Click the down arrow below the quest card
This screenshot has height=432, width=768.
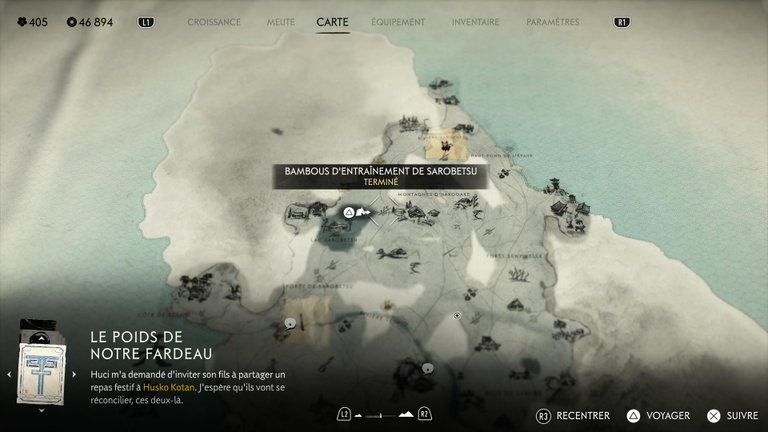tap(41, 410)
